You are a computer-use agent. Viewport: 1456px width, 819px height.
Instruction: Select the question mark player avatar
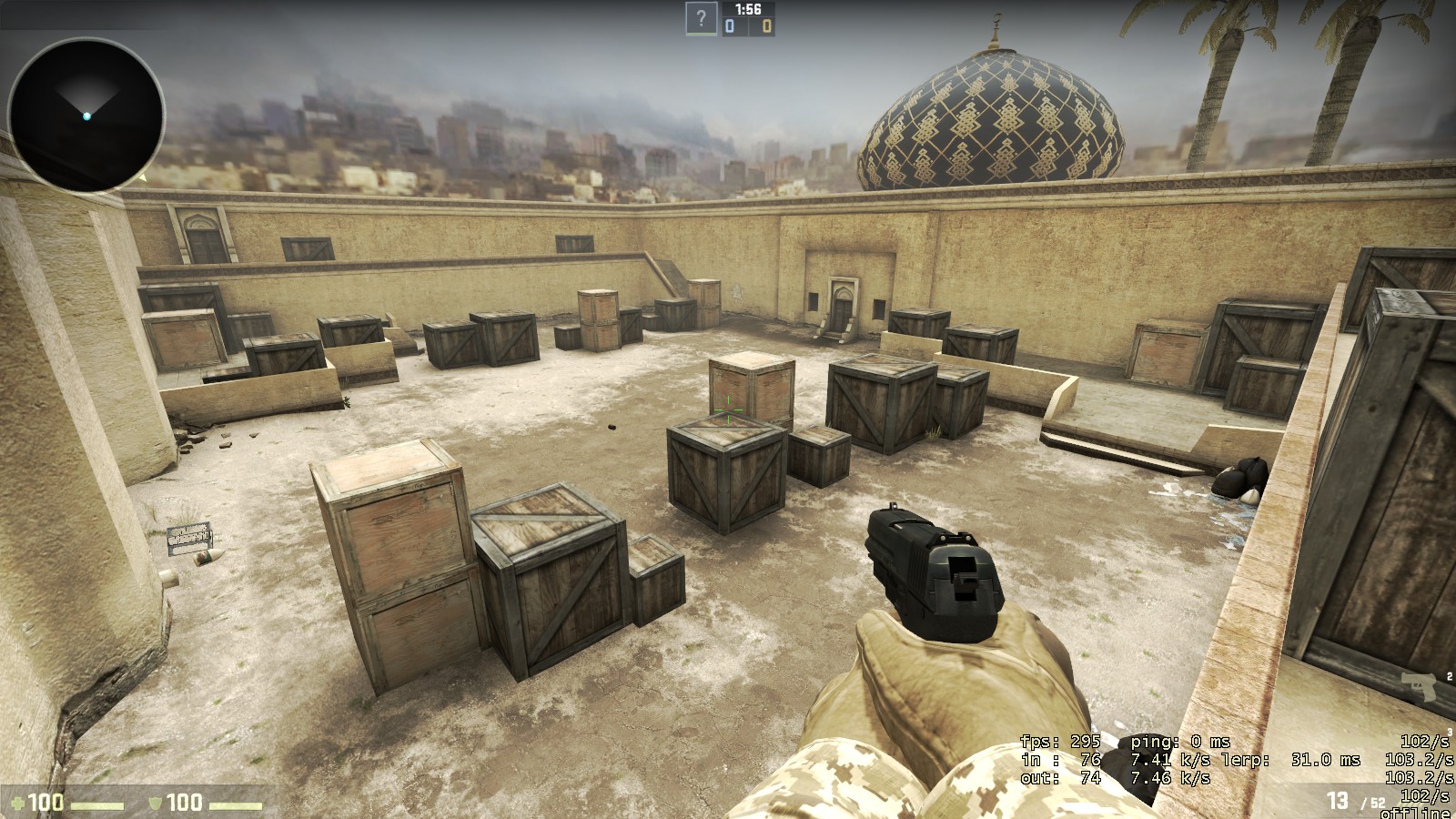[x=701, y=18]
